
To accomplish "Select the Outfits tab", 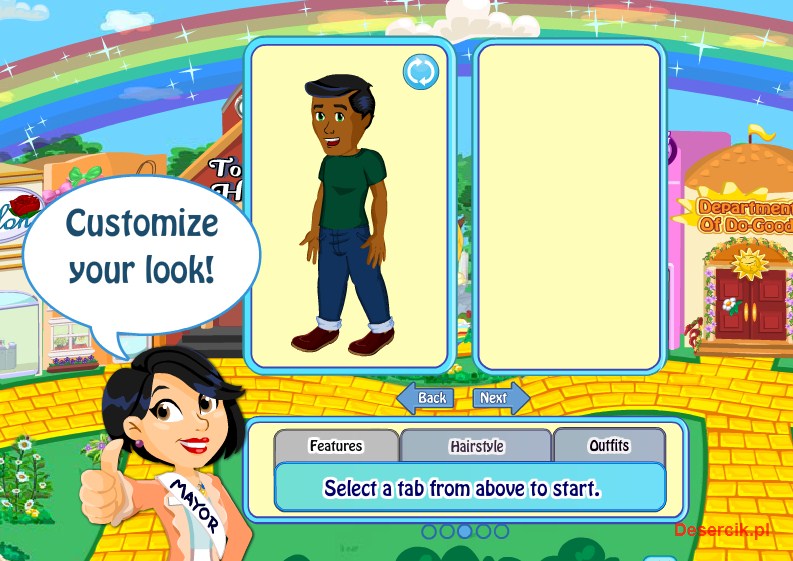I will pos(608,445).
